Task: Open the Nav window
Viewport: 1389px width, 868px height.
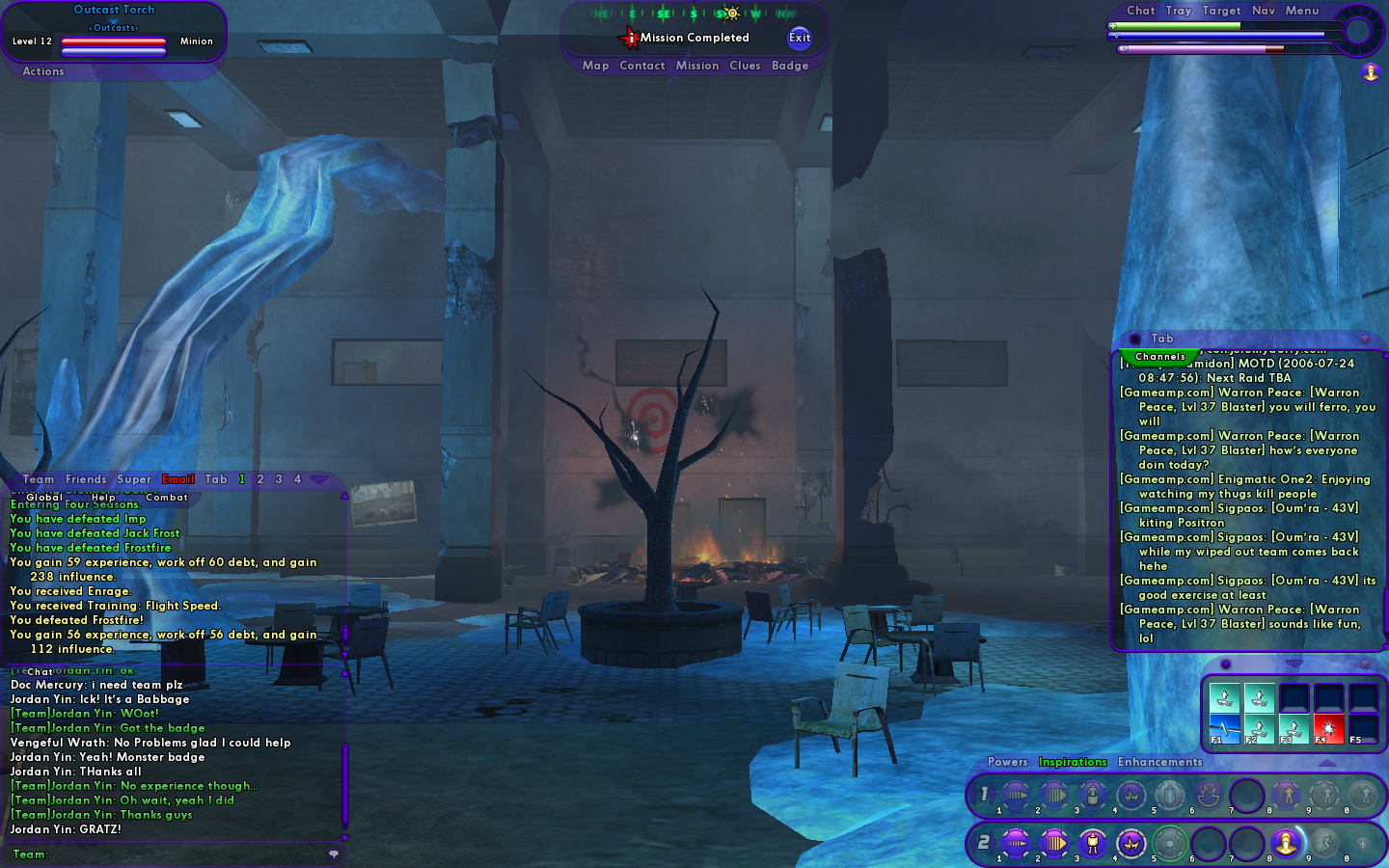Action: point(1264,11)
